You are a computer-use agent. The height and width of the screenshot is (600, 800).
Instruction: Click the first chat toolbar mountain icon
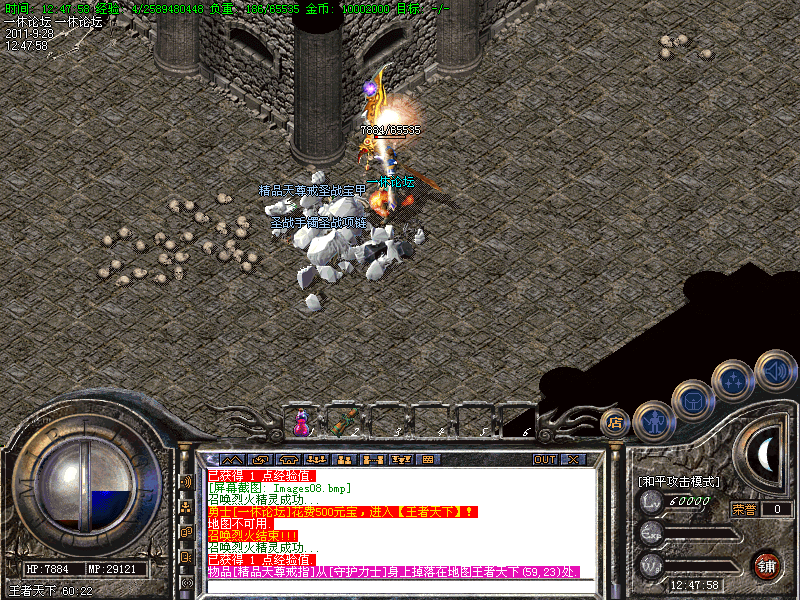(x=232, y=459)
